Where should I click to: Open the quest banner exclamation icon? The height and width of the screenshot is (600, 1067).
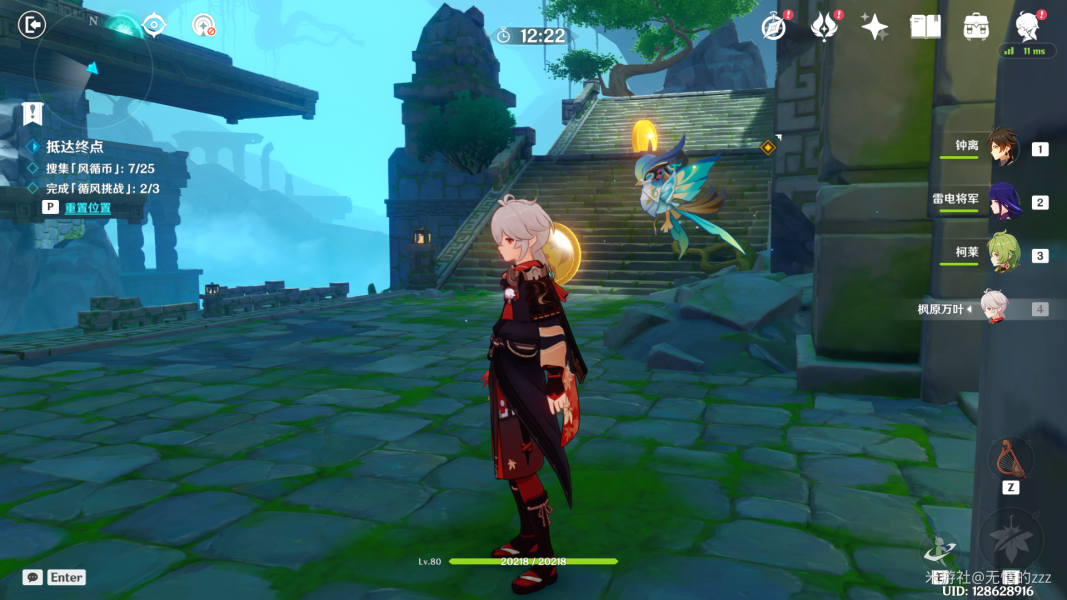tap(33, 114)
